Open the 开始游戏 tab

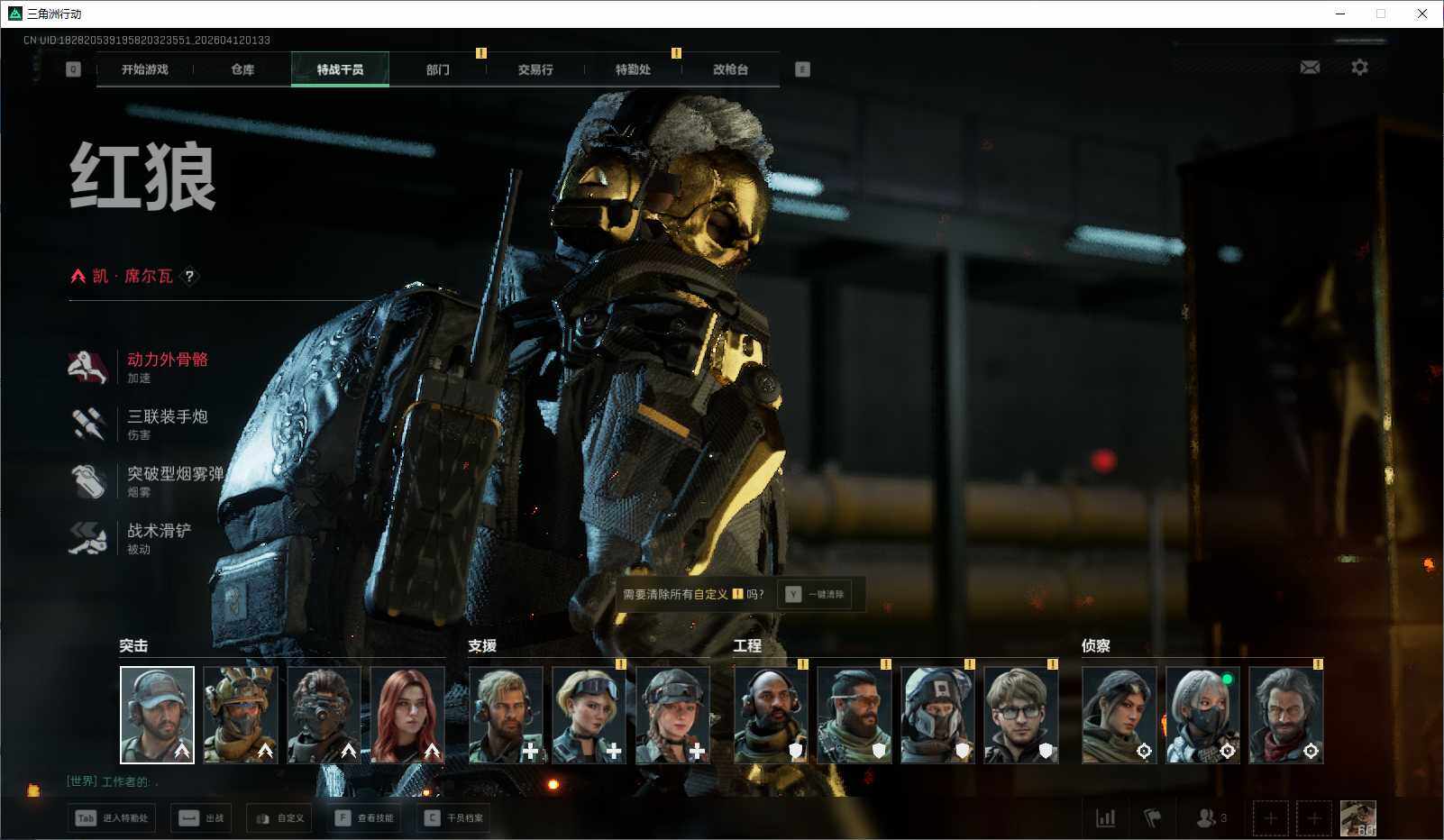coord(144,69)
